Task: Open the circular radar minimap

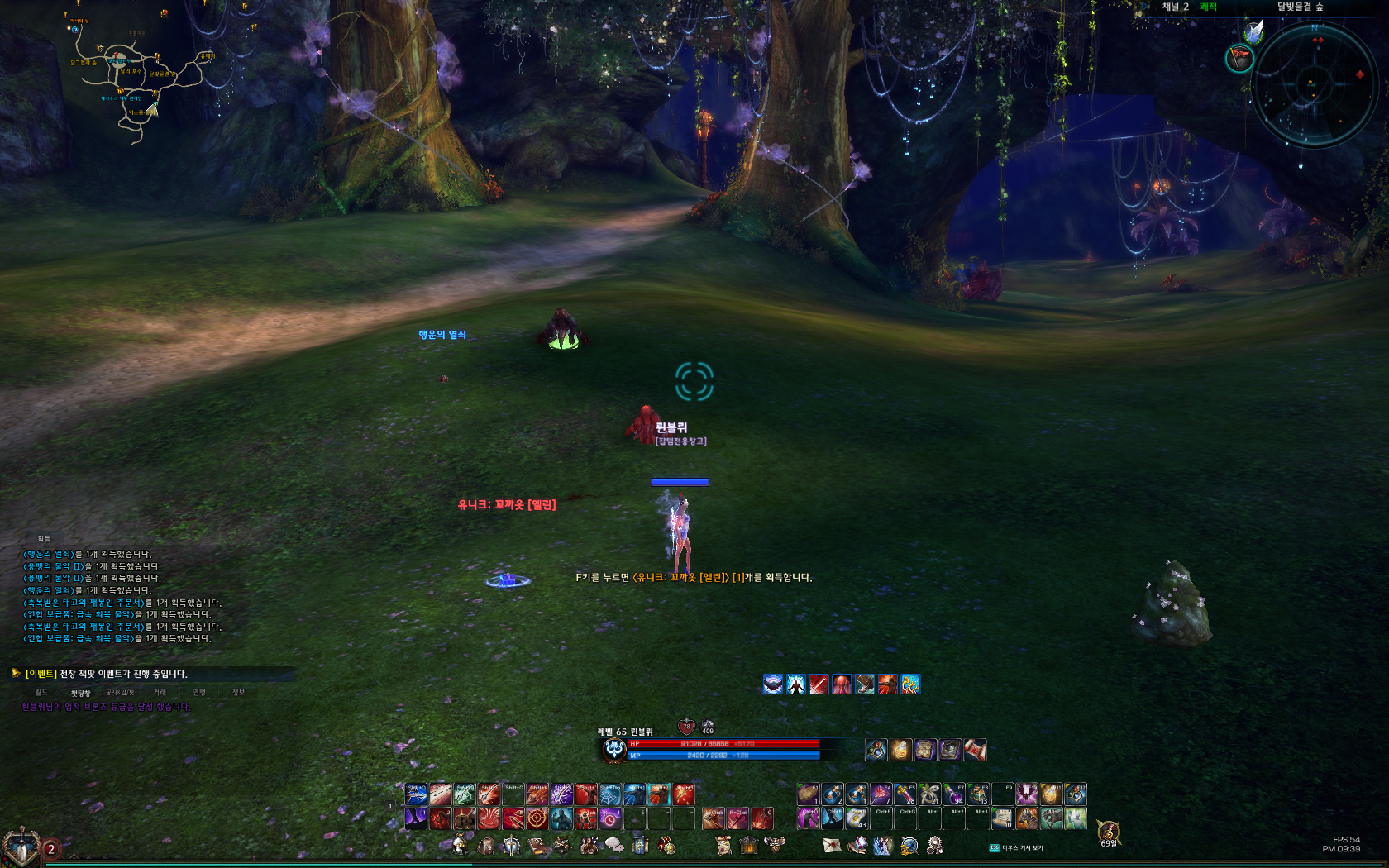Action: click(x=1314, y=84)
